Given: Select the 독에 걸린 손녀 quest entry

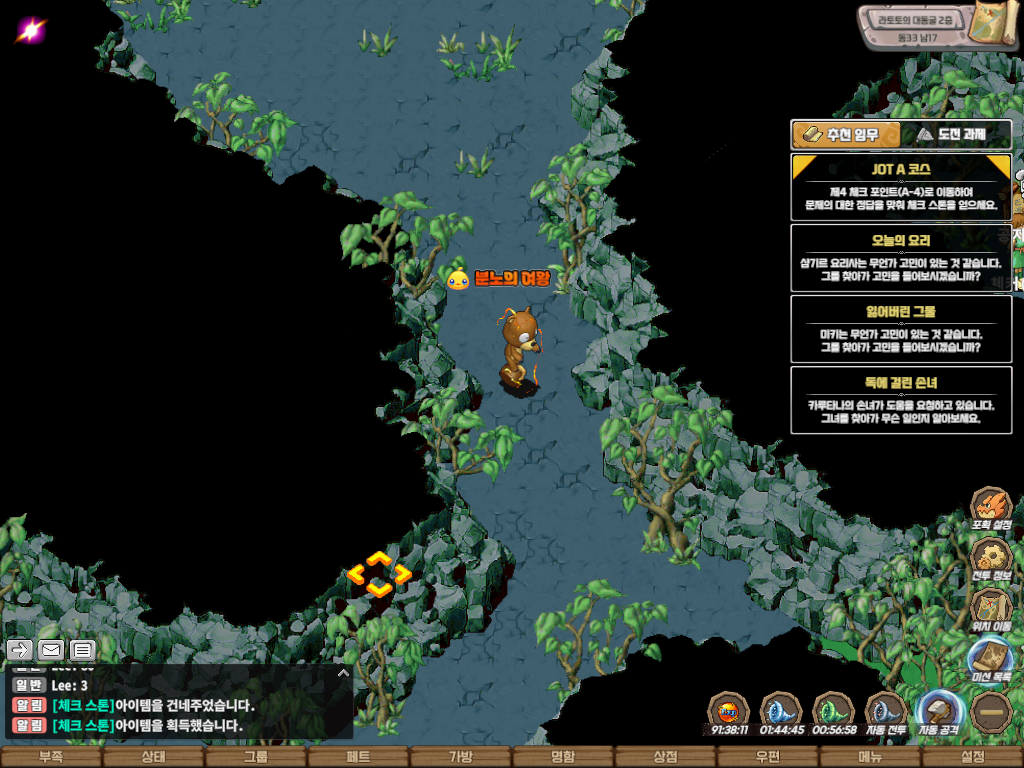Looking at the screenshot, I should coord(901,400).
